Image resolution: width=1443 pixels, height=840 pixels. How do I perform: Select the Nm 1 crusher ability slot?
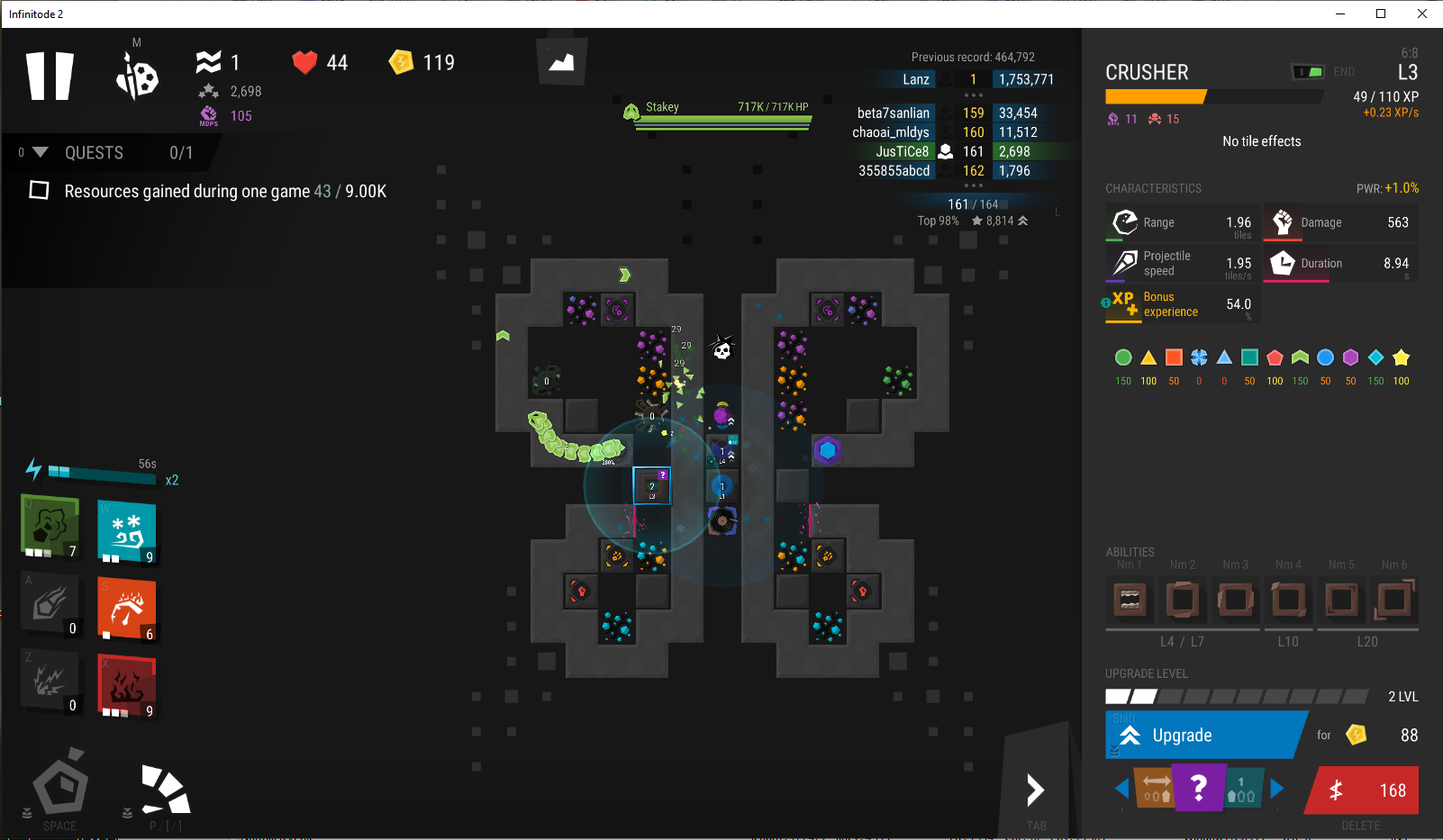tap(1130, 600)
